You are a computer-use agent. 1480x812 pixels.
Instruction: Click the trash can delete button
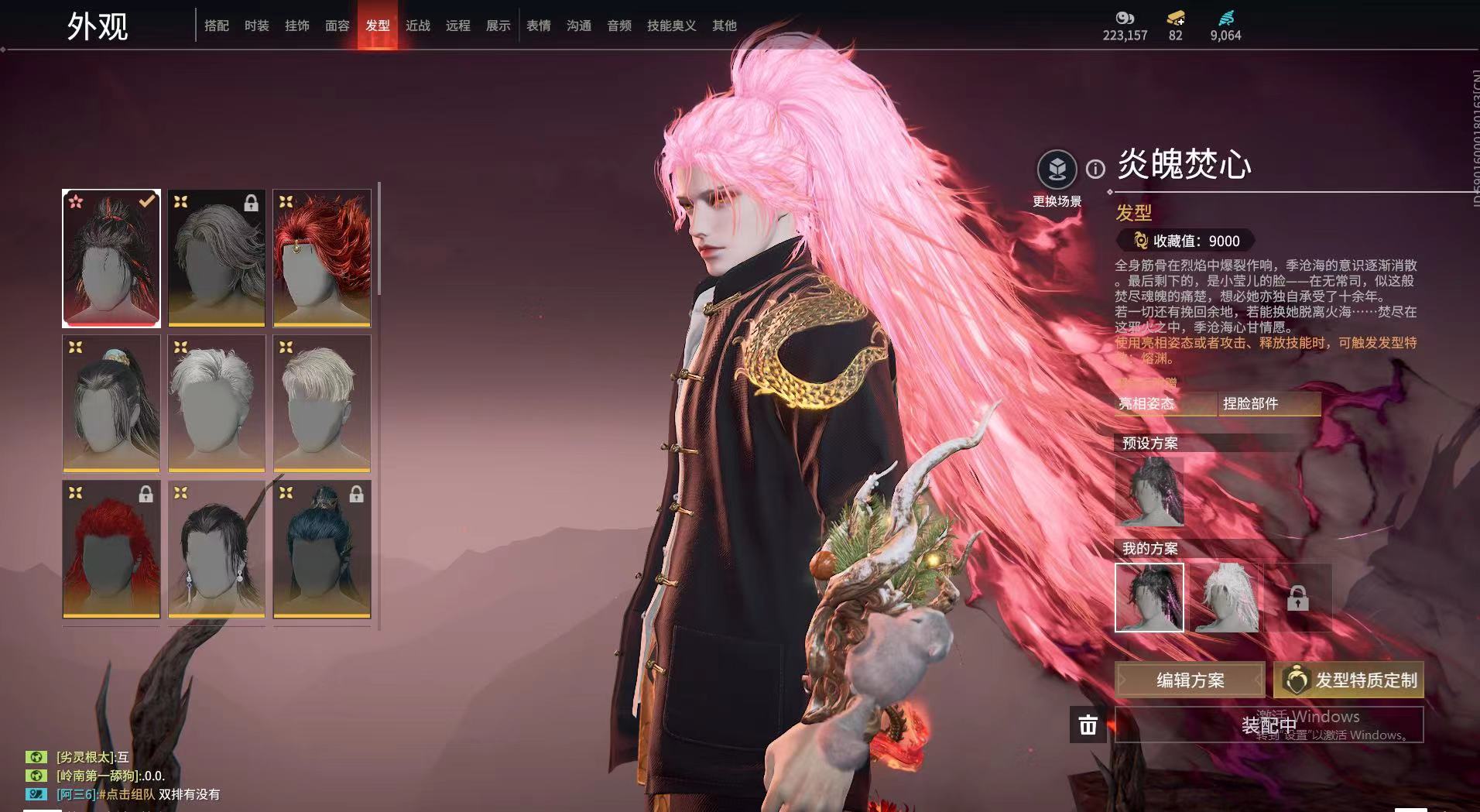(1088, 725)
